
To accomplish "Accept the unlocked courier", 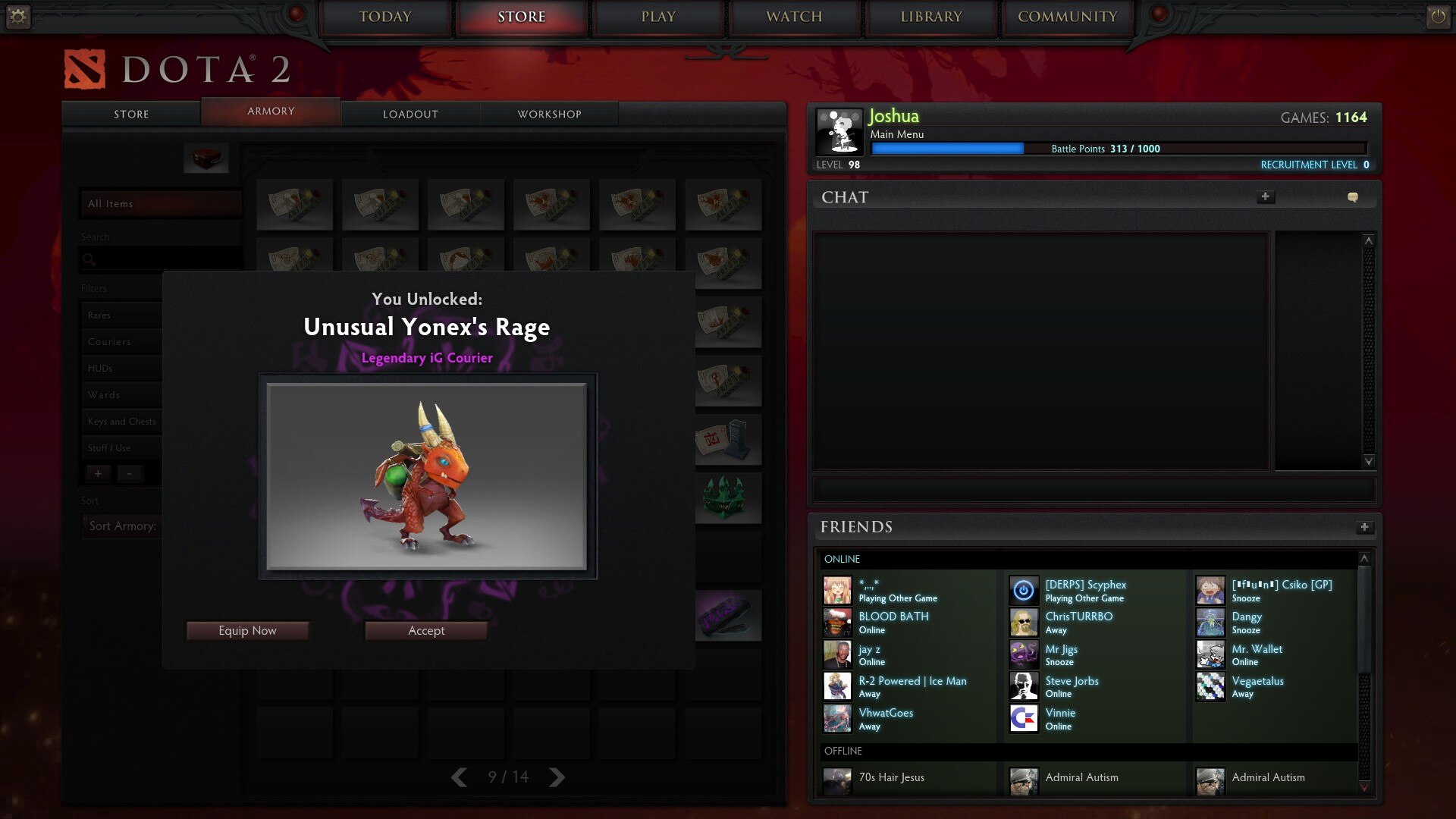I will (426, 630).
